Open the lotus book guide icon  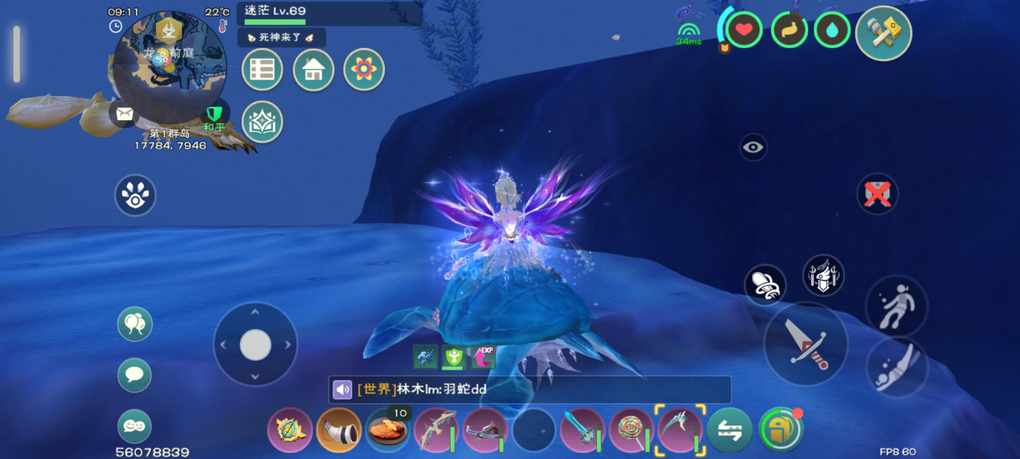[x=262, y=121]
